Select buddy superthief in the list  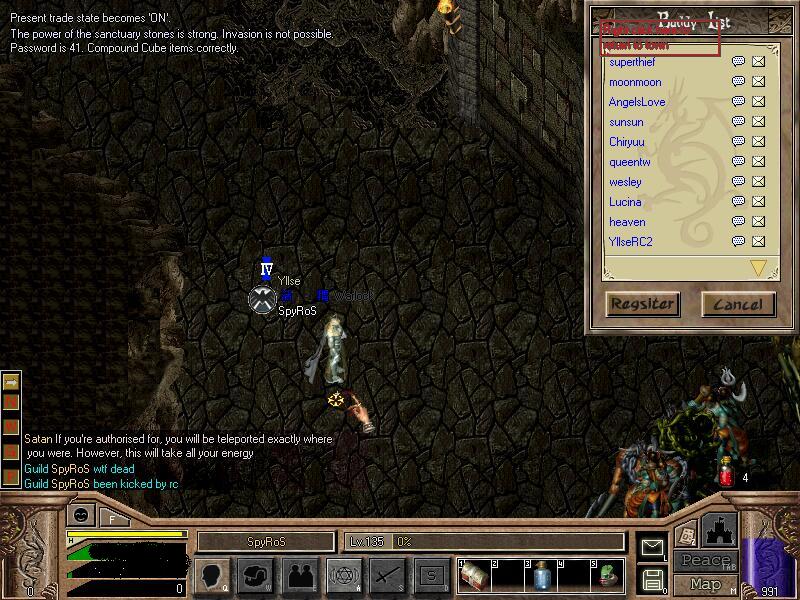click(632, 62)
